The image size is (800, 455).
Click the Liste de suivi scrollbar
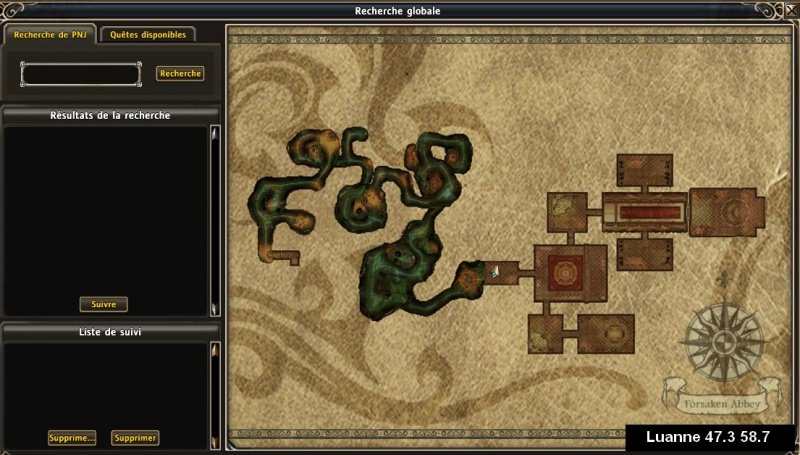click(213, 395)
